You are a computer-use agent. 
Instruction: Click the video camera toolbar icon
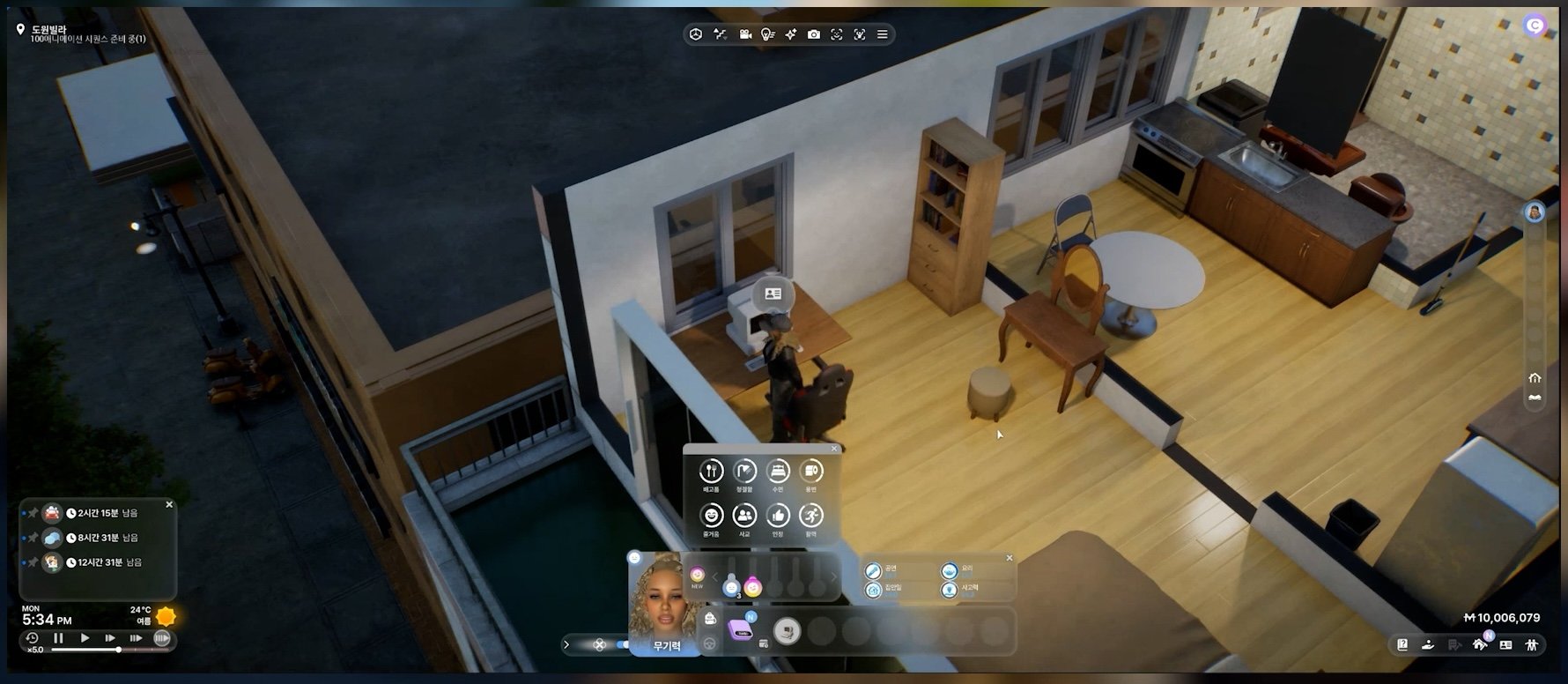(745, 34)
